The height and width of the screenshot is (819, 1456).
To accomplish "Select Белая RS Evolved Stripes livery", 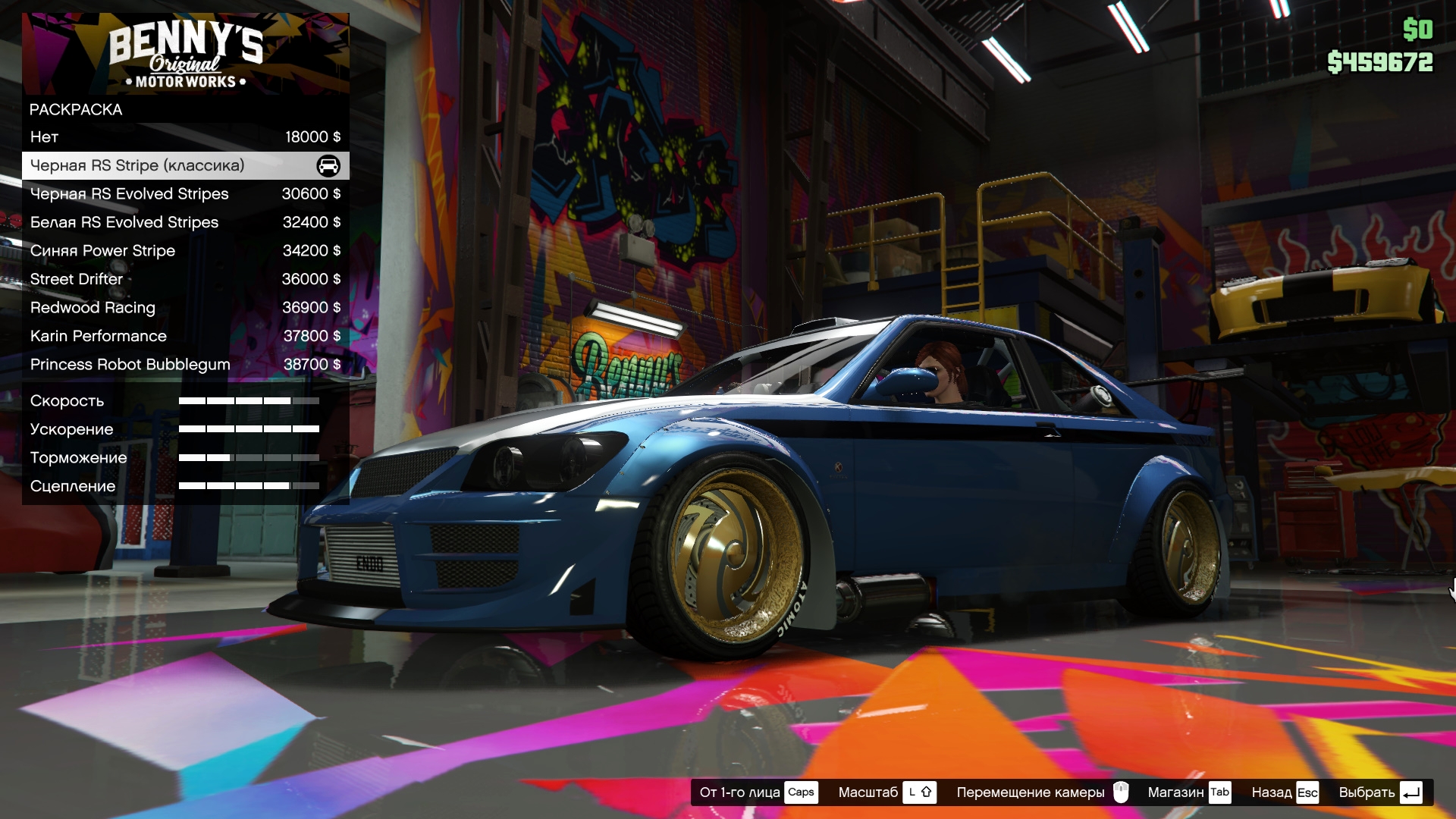I will (x=185, y=222).
